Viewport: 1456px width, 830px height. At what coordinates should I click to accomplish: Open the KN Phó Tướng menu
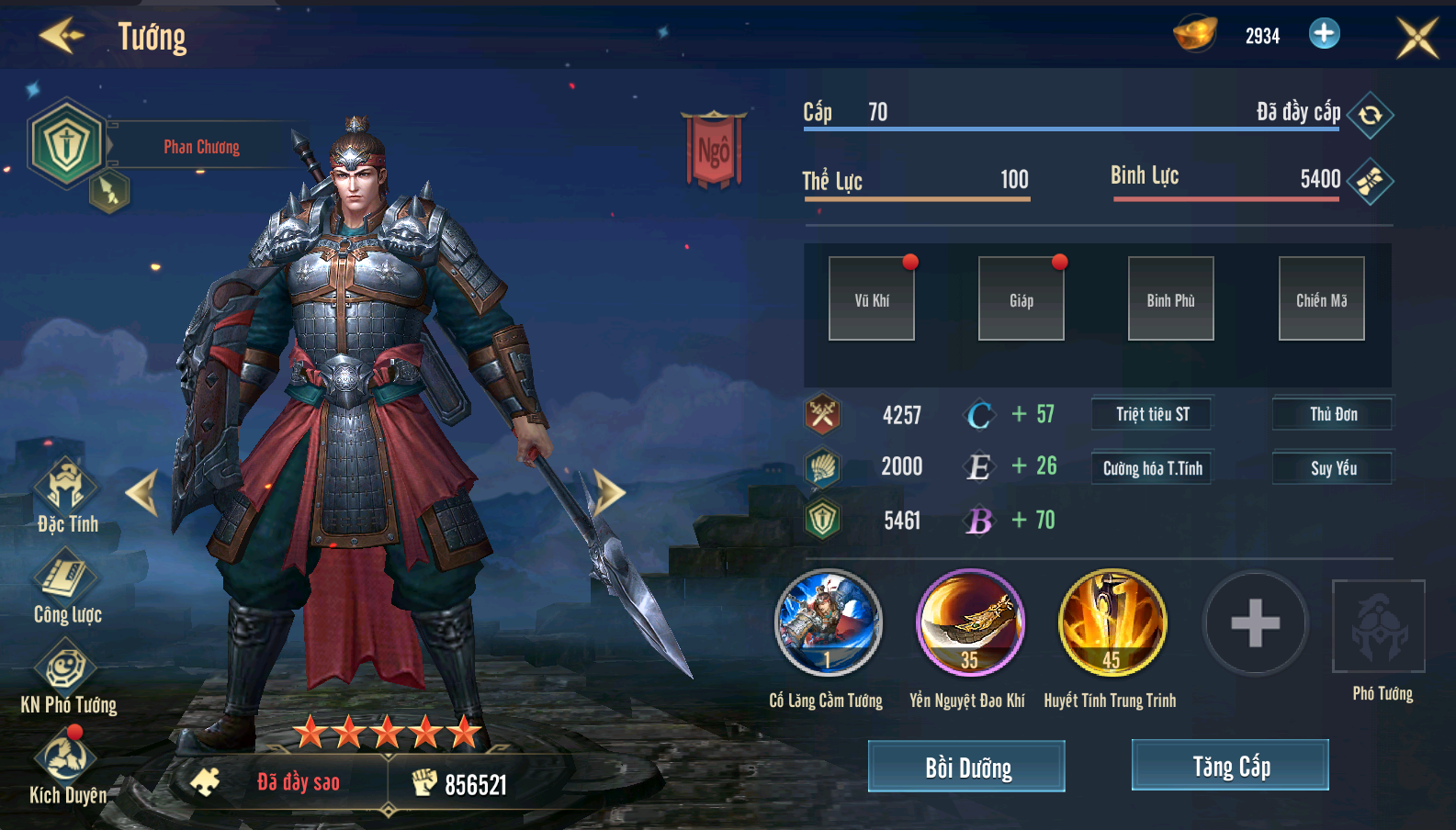click(x=66, y=672)
